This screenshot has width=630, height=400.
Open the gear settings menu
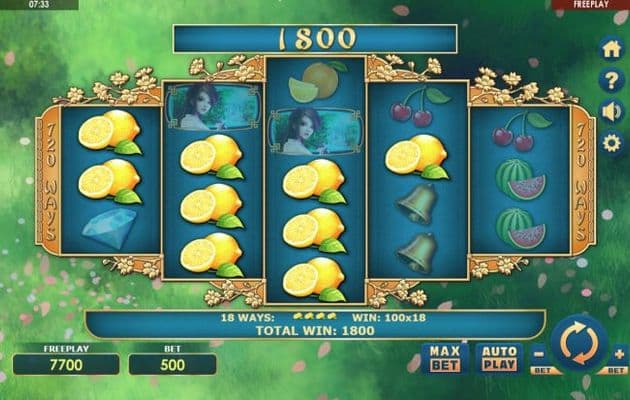click(x=611, y=142)
